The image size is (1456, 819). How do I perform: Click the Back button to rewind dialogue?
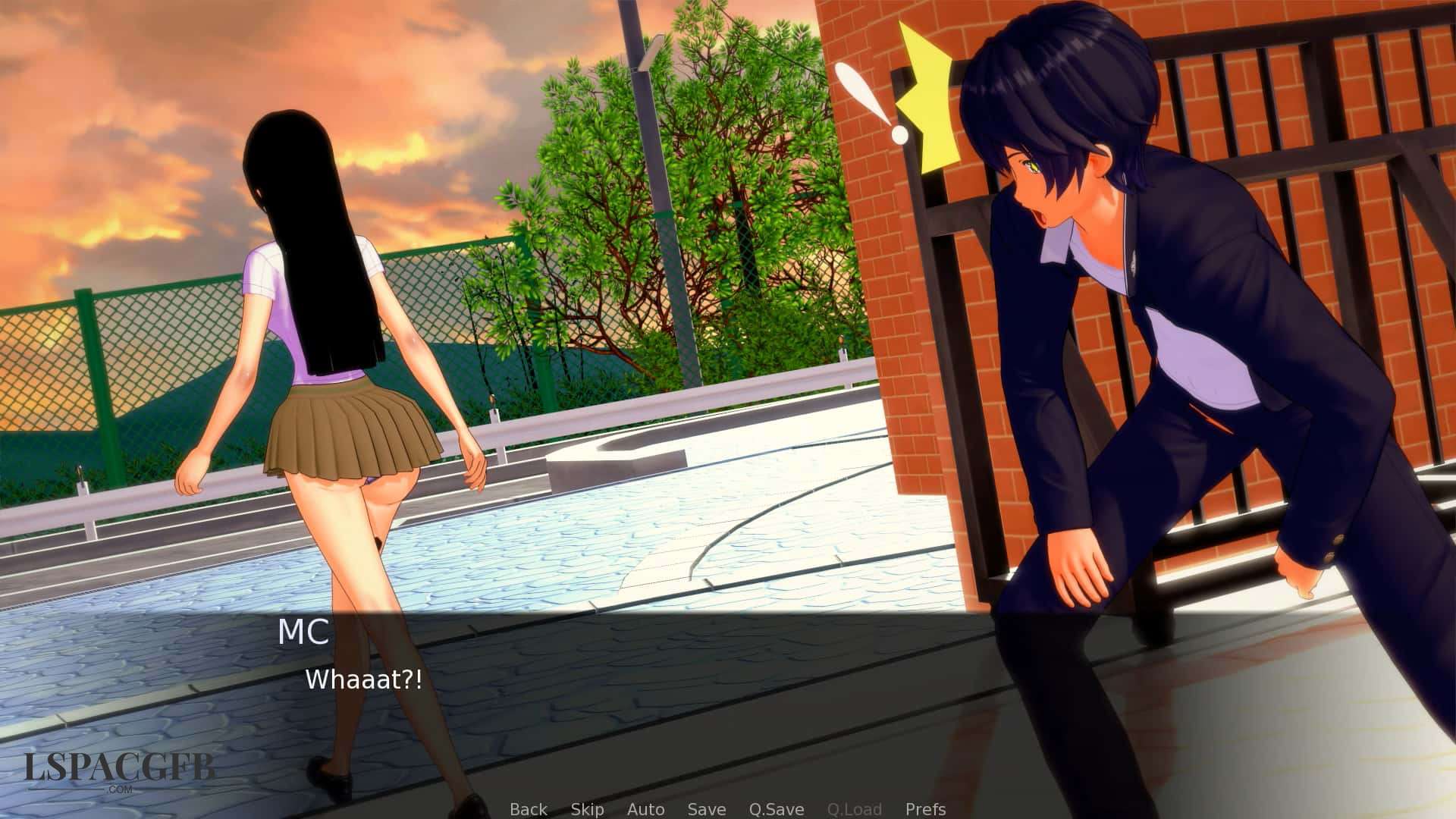(x=529, y=809)
